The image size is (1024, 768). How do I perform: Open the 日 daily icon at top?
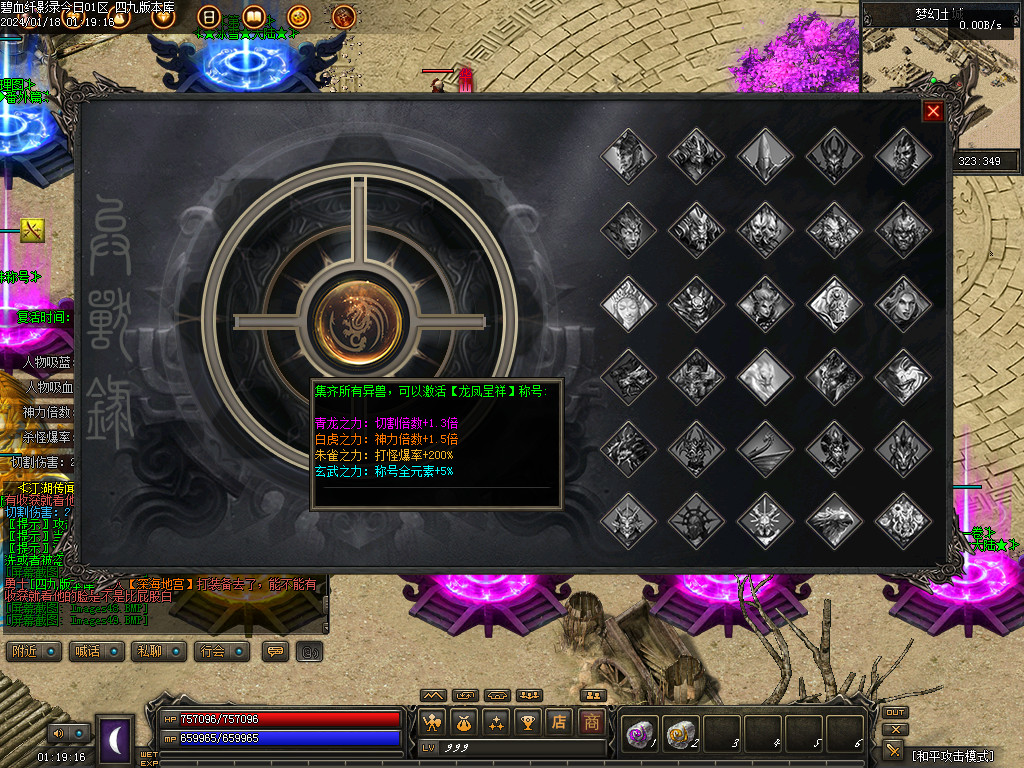point(208,16)
